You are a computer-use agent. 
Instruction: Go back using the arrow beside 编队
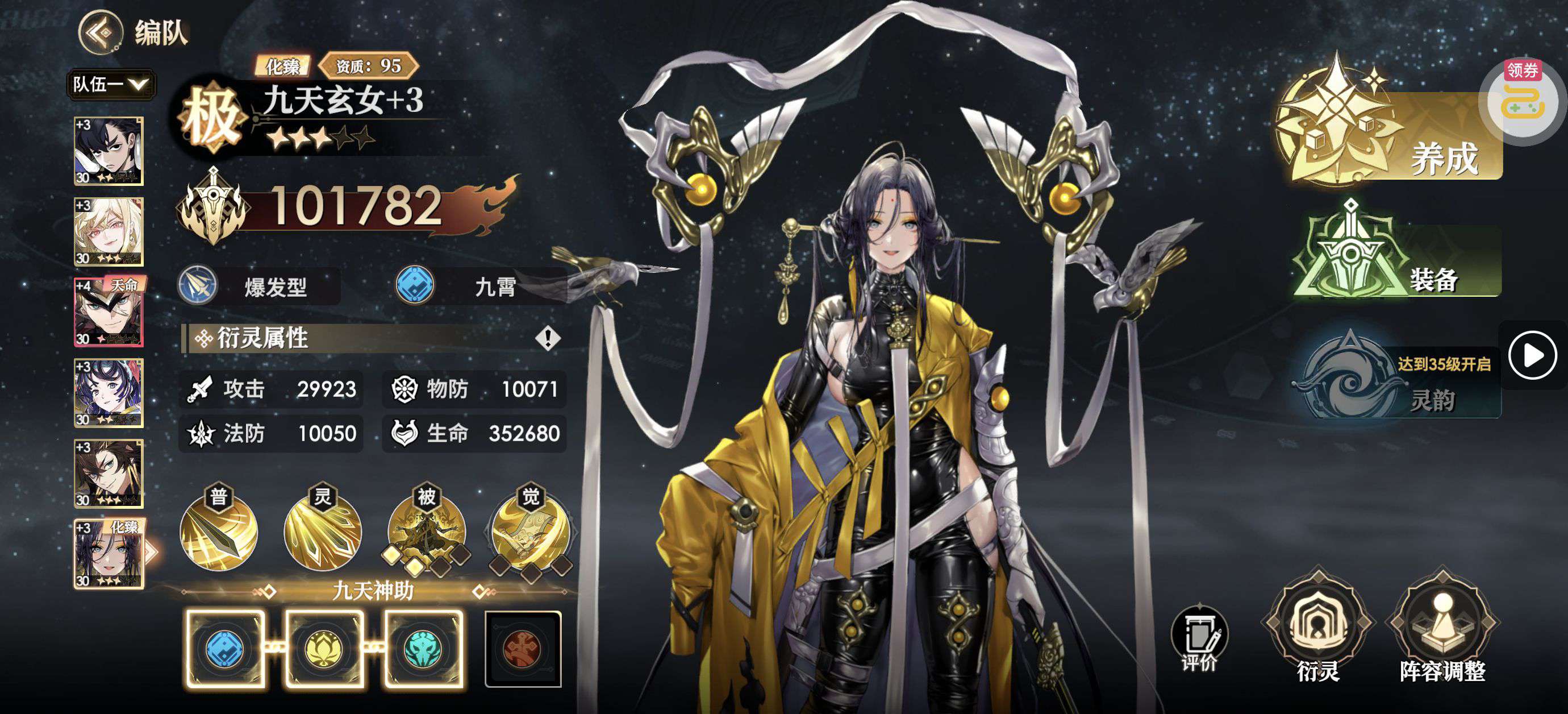tap(101, 32)
